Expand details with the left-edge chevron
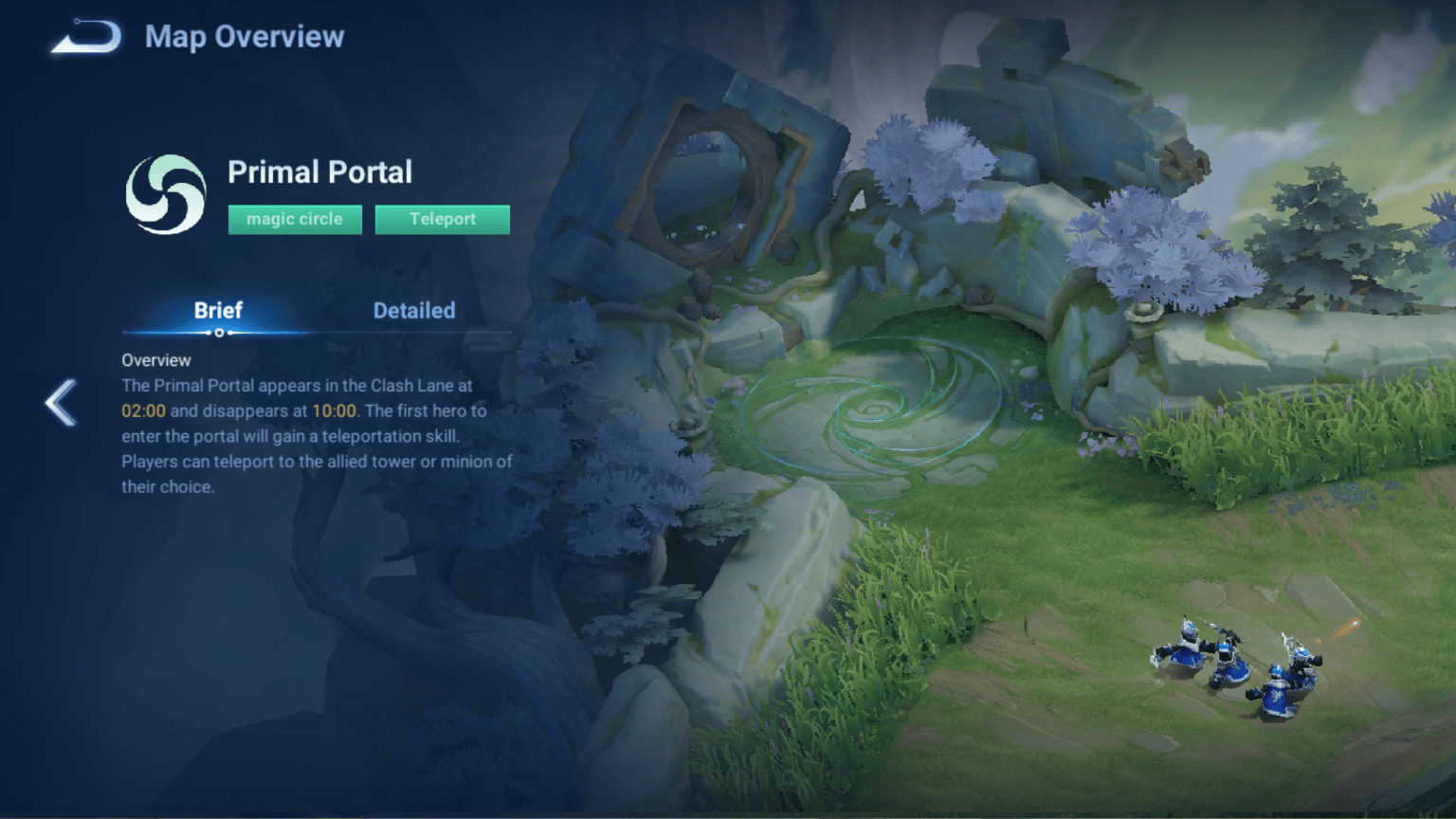 click(x=59, y=402)
